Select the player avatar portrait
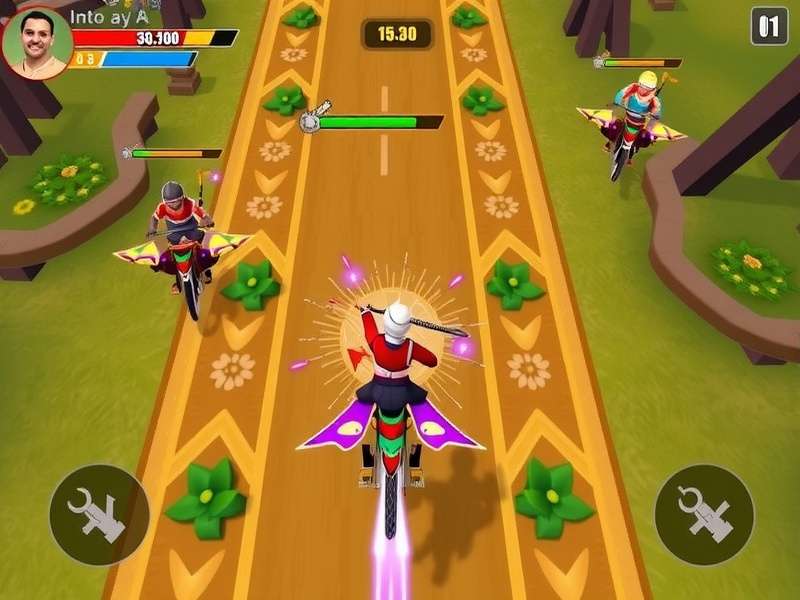This screenshot has width=800, height=600. click(37, 42)
